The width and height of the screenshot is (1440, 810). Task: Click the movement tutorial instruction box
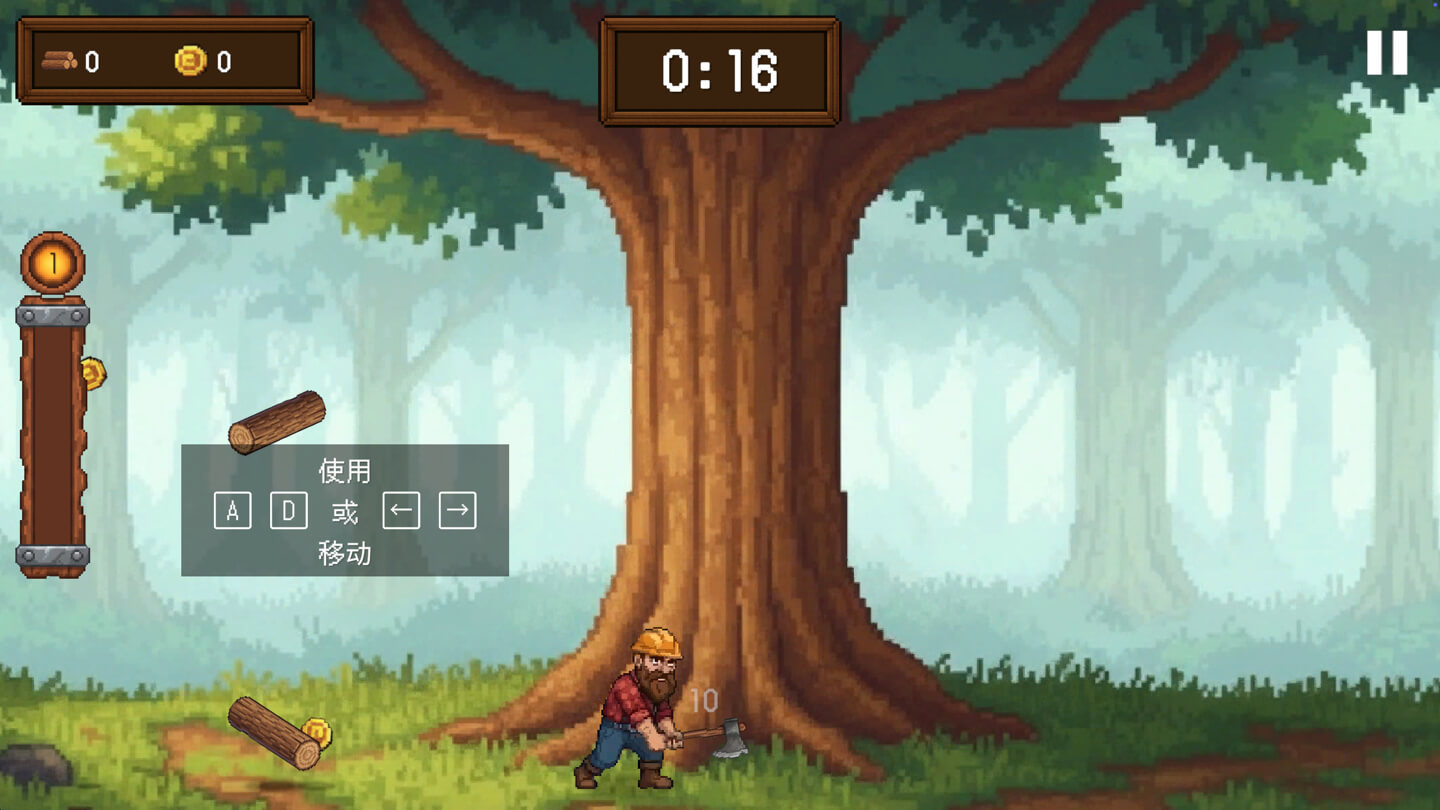click(346, 510)
